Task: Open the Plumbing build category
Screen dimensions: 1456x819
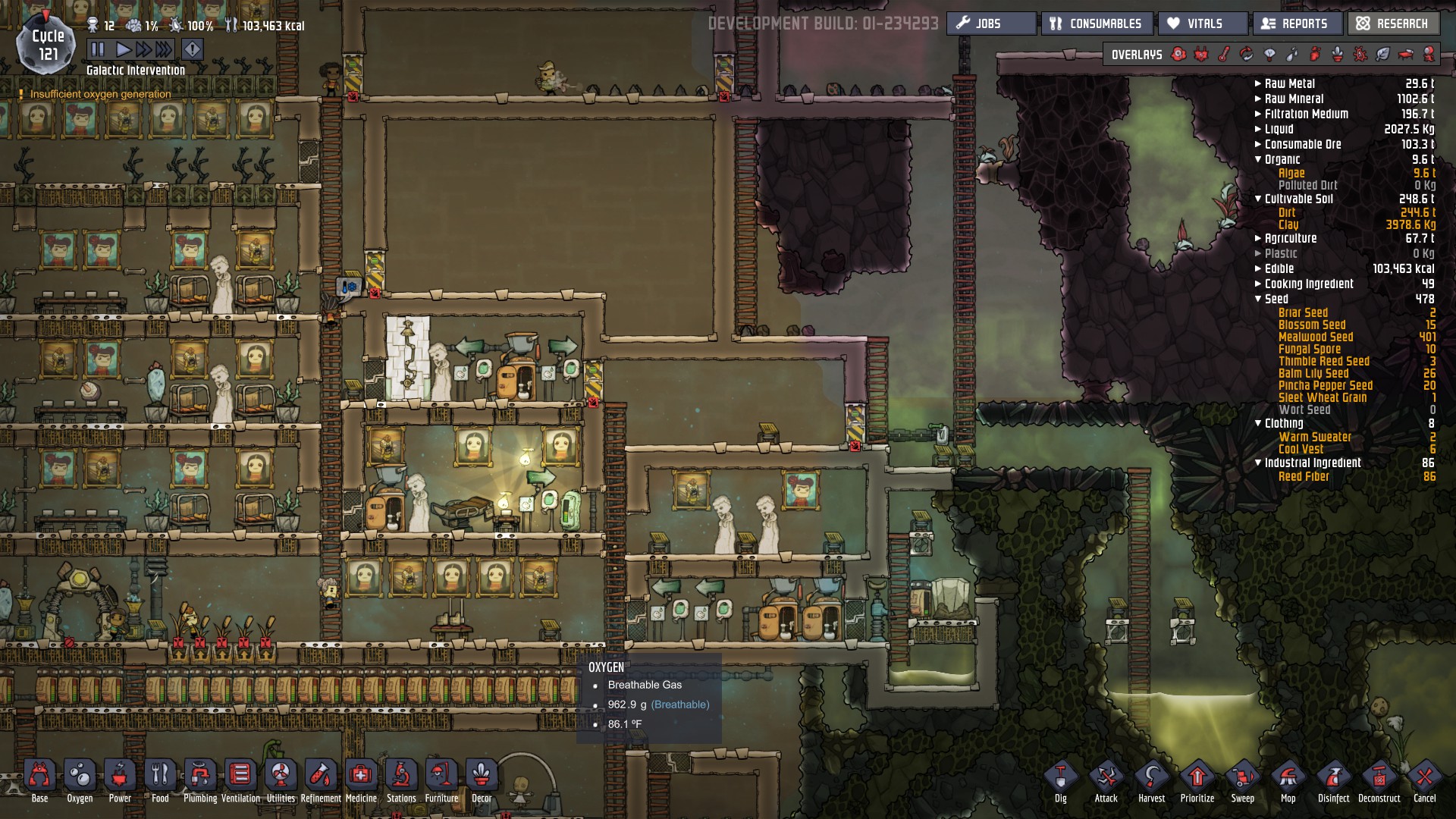Action: [x=199, y=775]
